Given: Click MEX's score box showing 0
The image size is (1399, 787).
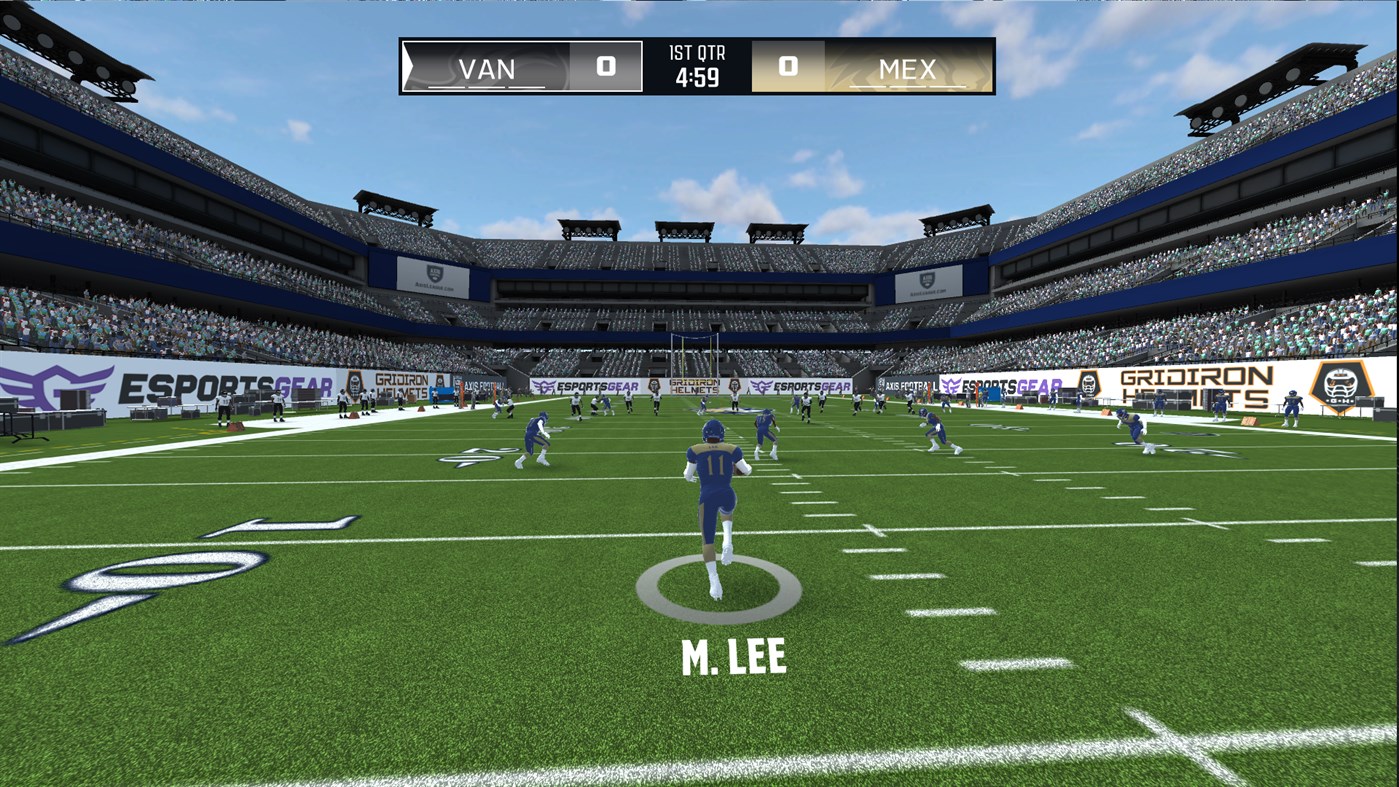Looking at the screenshot, I should tap(788, 67).
